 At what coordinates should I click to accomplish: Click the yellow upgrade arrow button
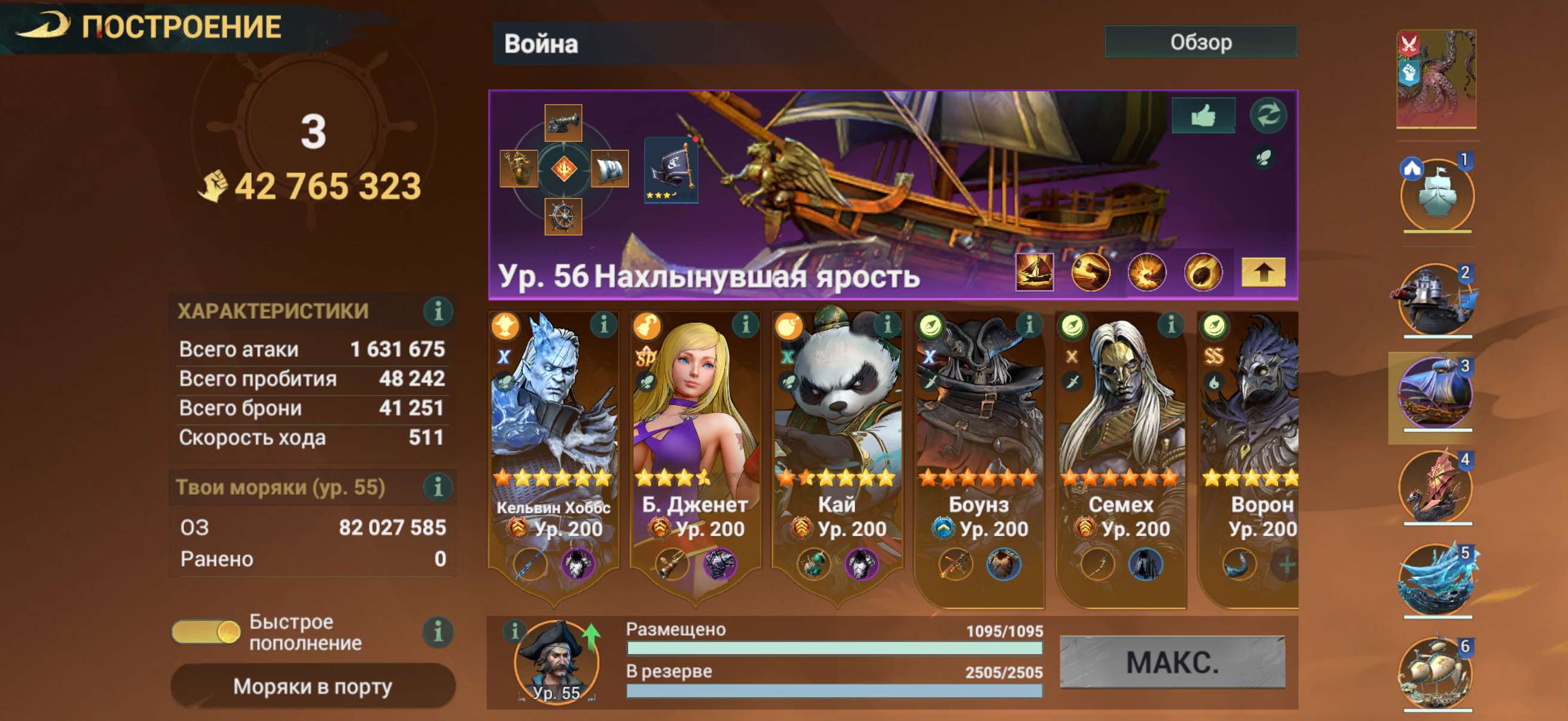coord(1263,272)
